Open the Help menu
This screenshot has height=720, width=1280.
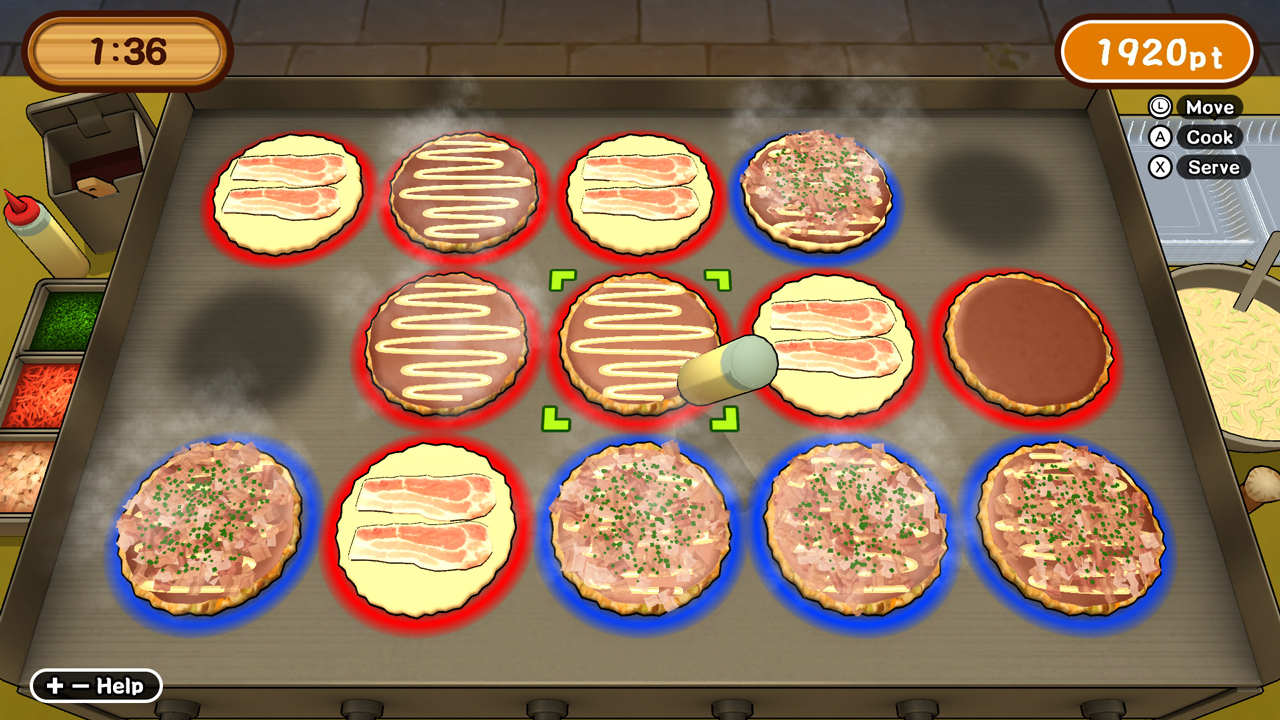[97, 687]
